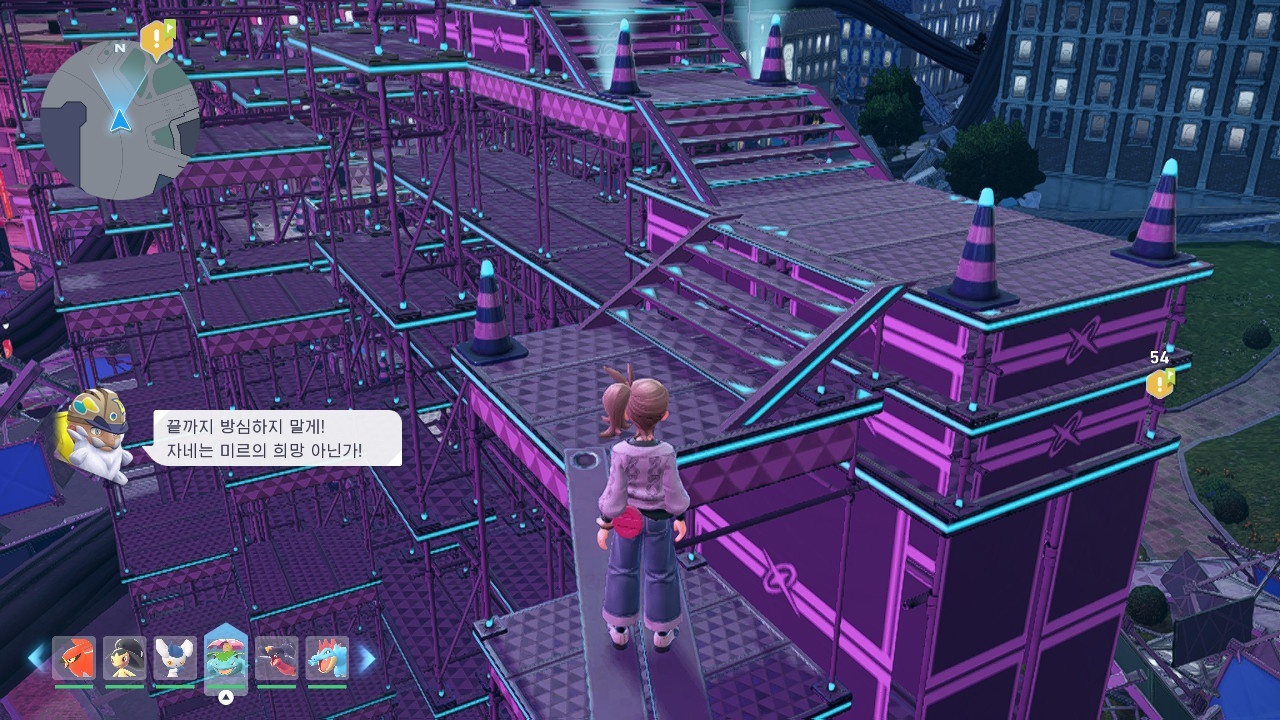Switch to Meowstic in the party bar
This screenshot has height=720, width=1280.
coord(175,658)
